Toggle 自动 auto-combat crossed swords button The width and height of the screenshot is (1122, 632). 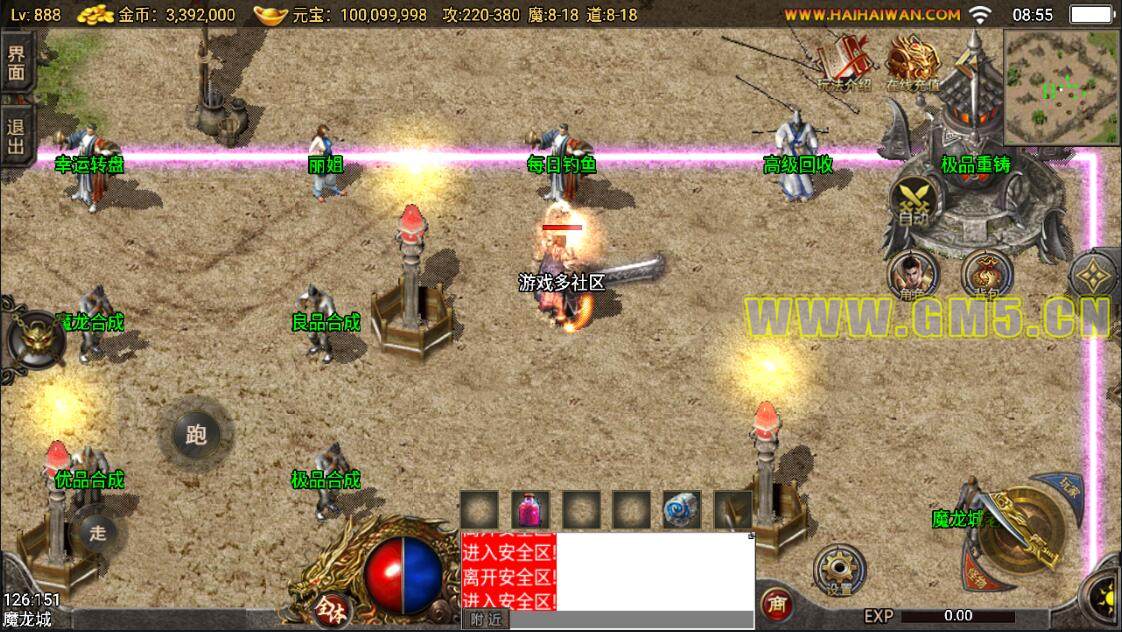[912, 203]
